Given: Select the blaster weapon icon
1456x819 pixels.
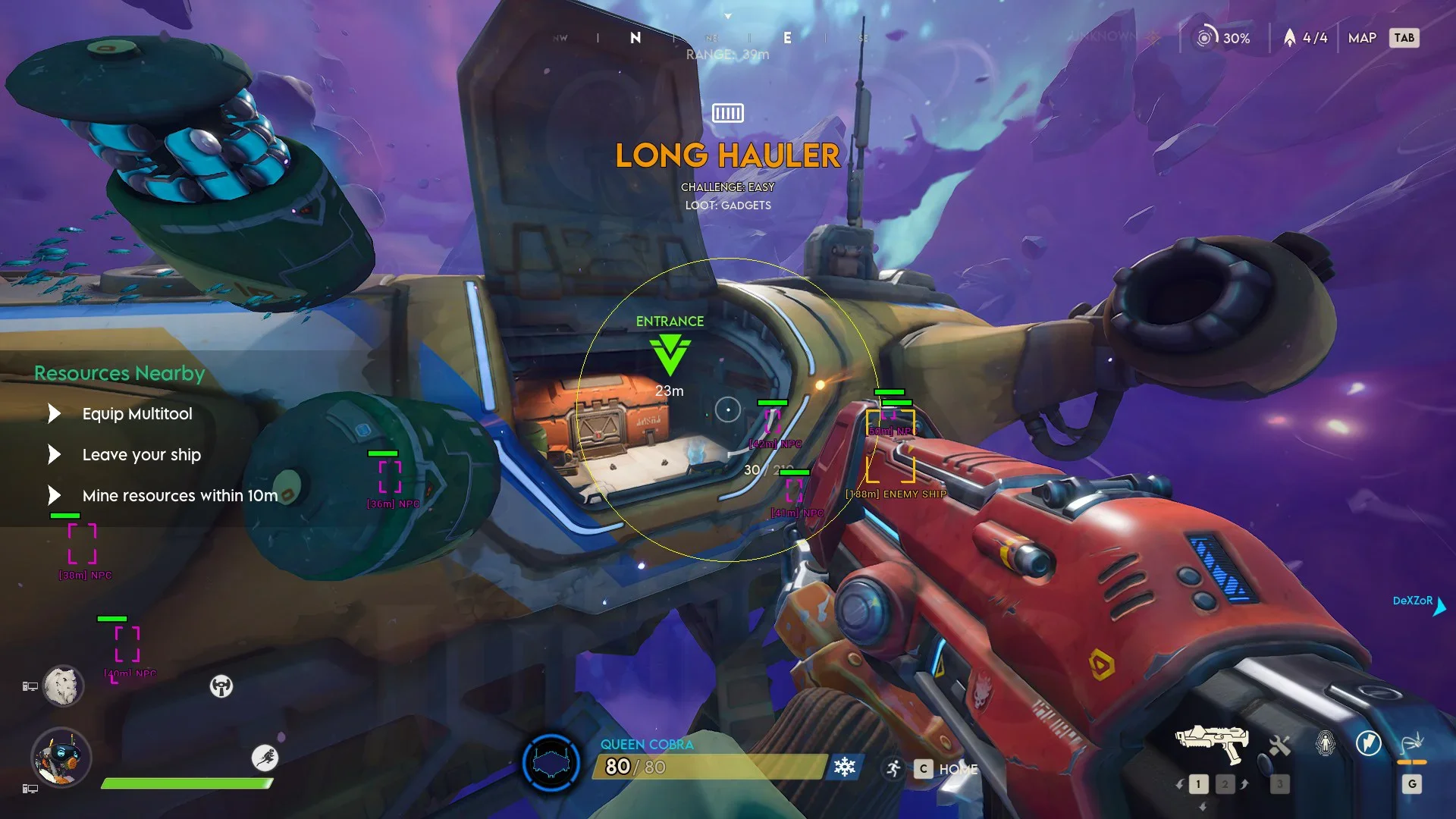Looking at the screenshot, I should coord(1211,743).
